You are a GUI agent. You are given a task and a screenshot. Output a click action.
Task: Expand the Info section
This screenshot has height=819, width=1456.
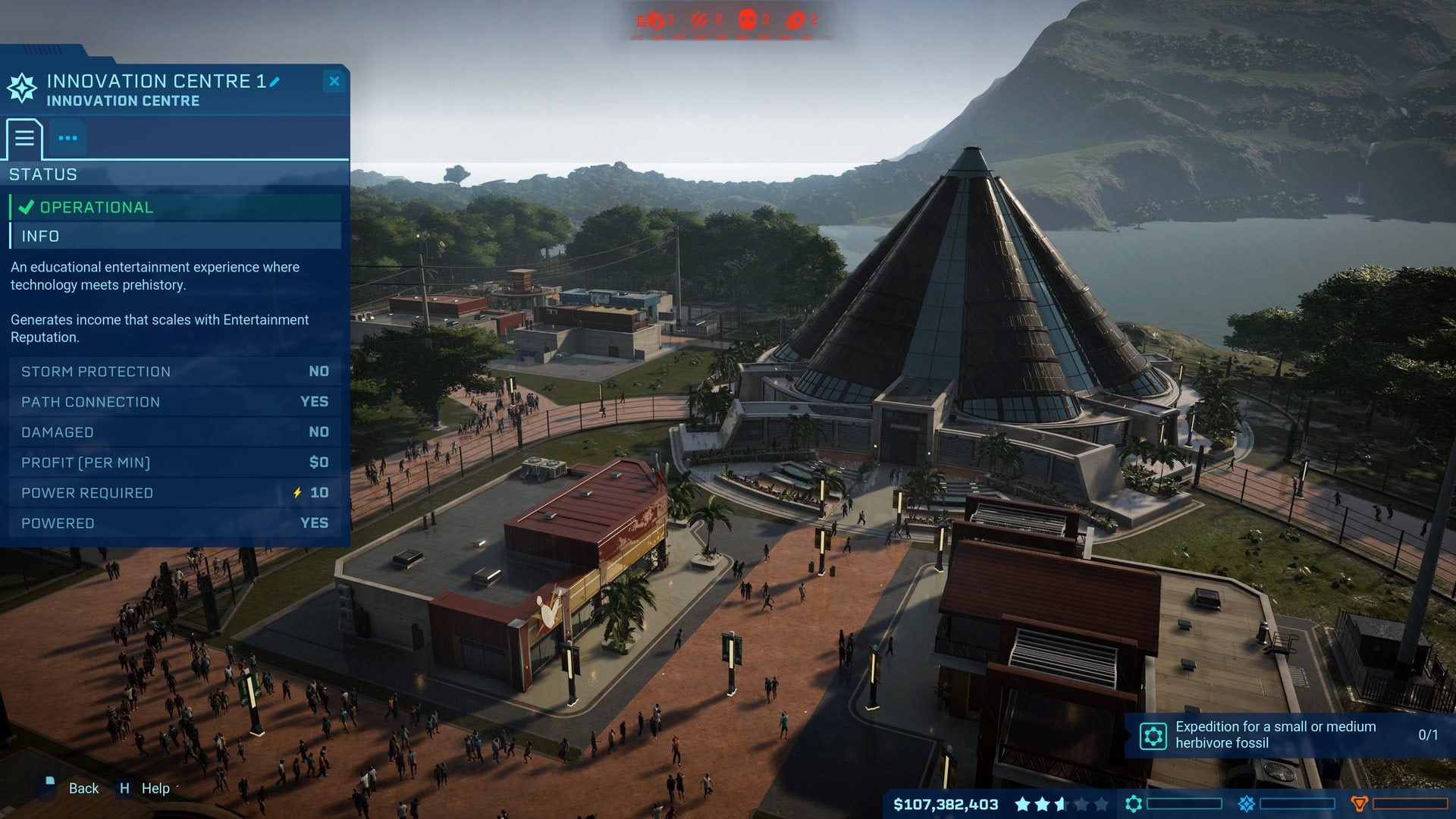[x=174, y=236]
